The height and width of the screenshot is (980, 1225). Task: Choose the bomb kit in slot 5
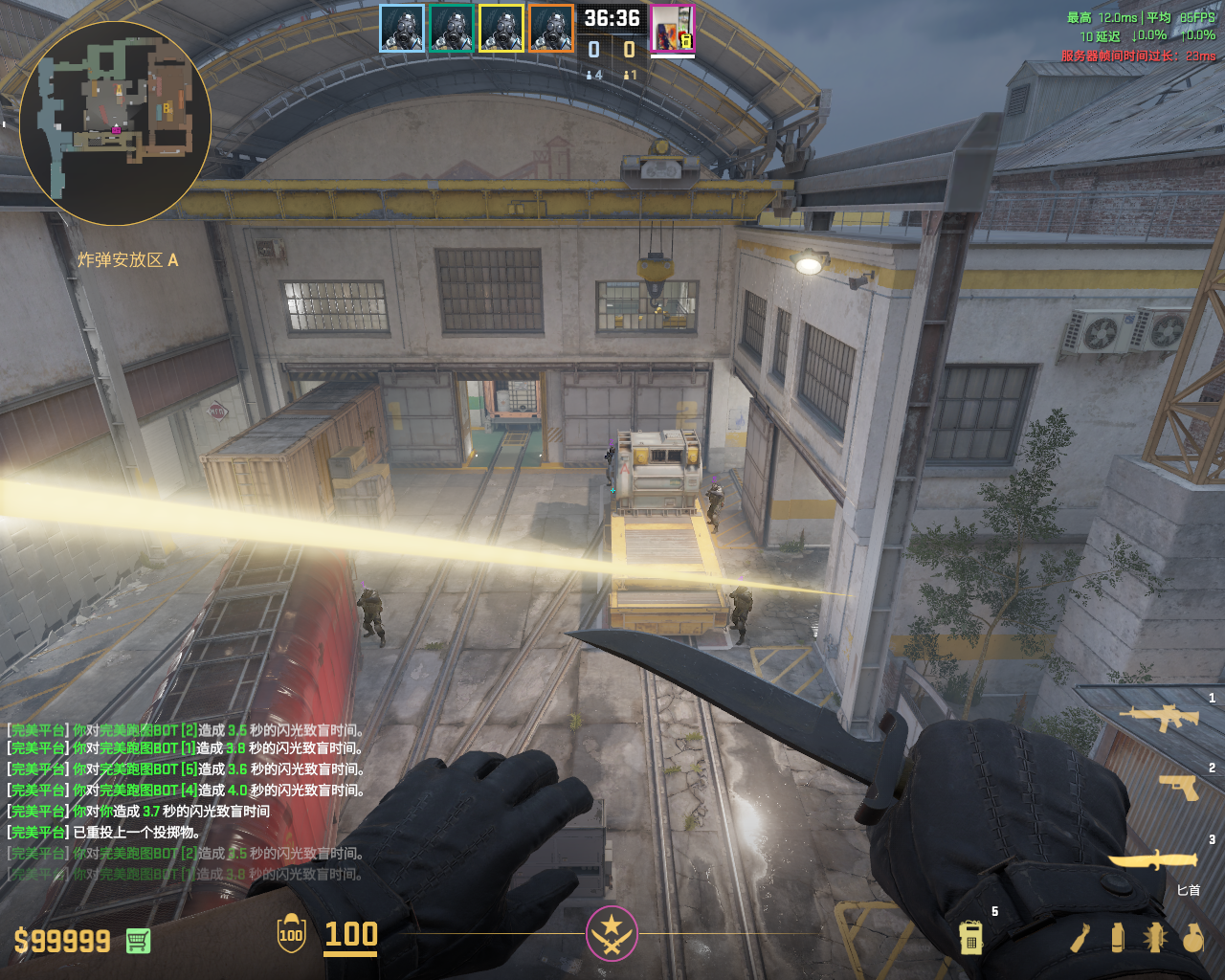pyautogui.click(x=971, y=937)
